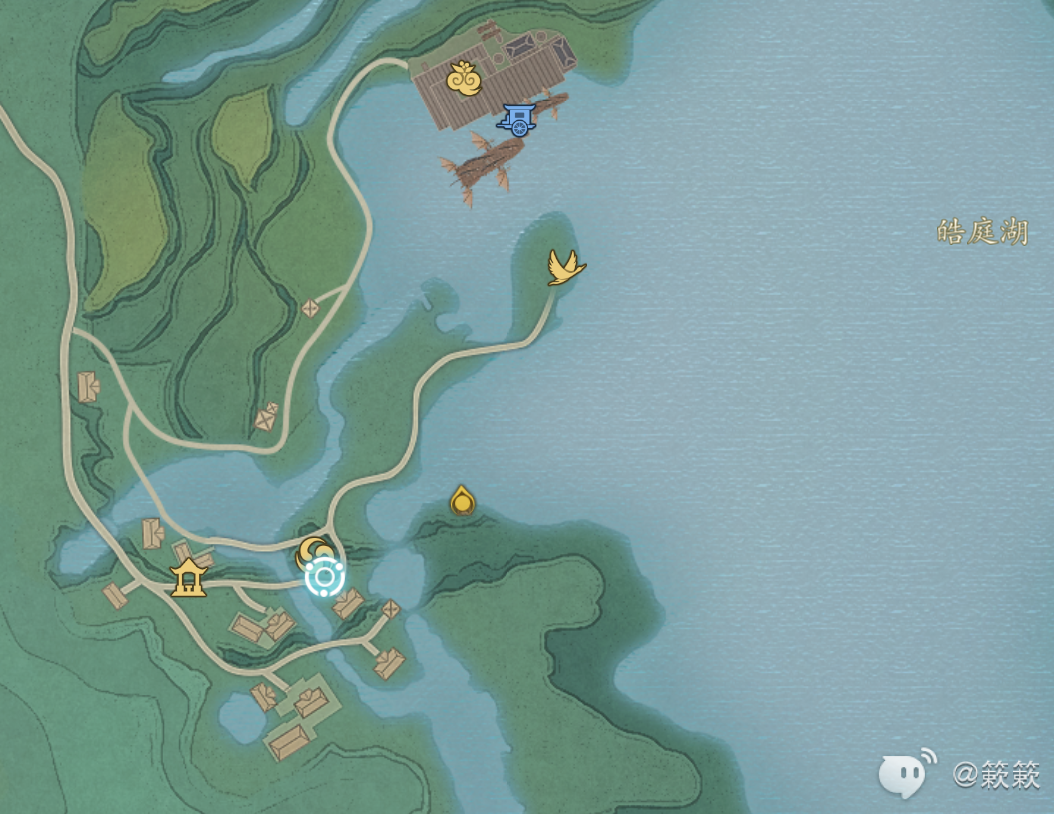This screenshot has height=814, width=1054.
Task: Click the blue cart map marker
Action: pos(518,119)
